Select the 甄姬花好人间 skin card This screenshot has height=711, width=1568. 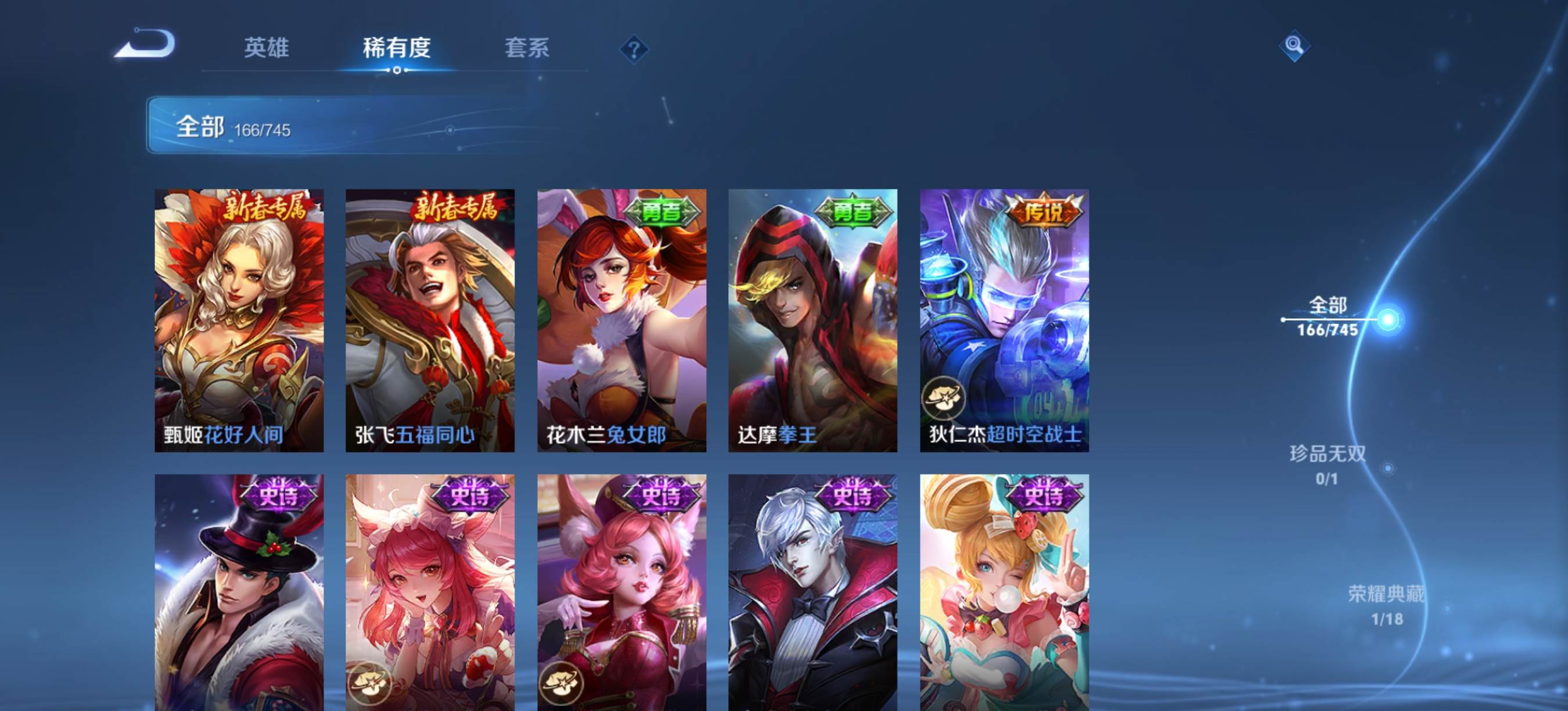[239, 320]
